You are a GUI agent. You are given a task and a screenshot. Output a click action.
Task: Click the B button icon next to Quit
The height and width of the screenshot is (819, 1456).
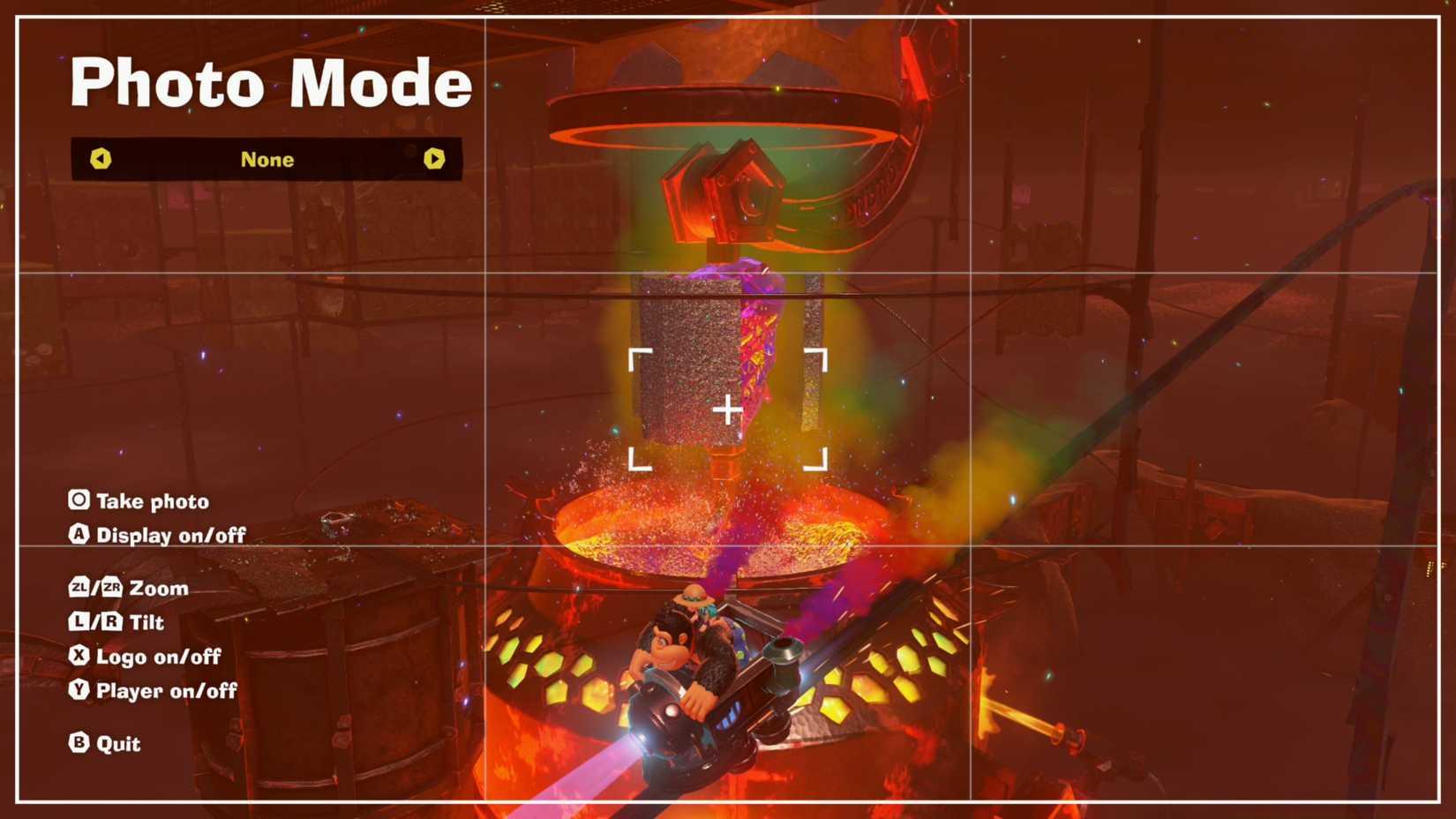[x=79, y=744]
